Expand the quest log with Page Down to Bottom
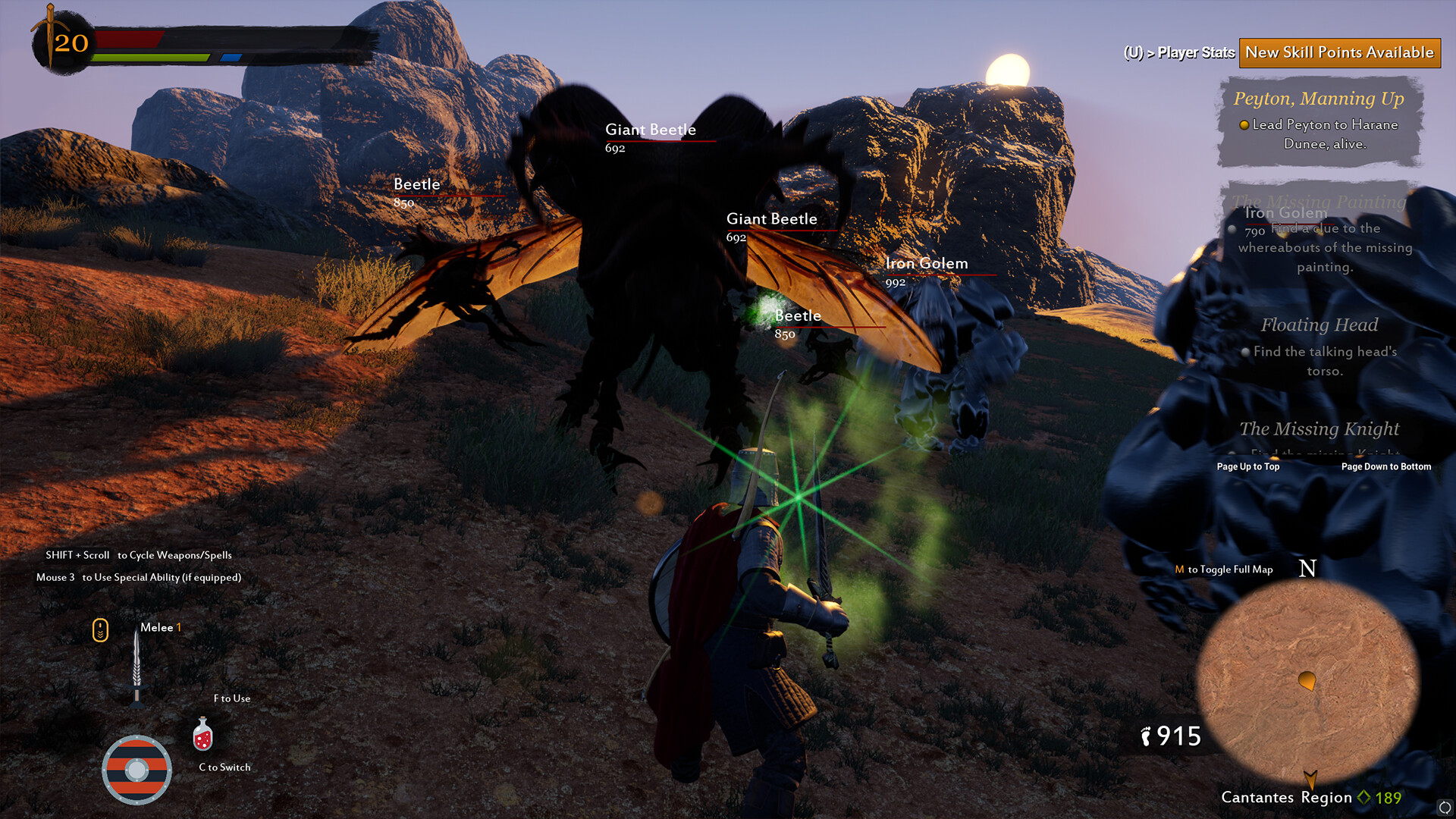Viewport: 1456px width, 819px height. coord(1385,467)
